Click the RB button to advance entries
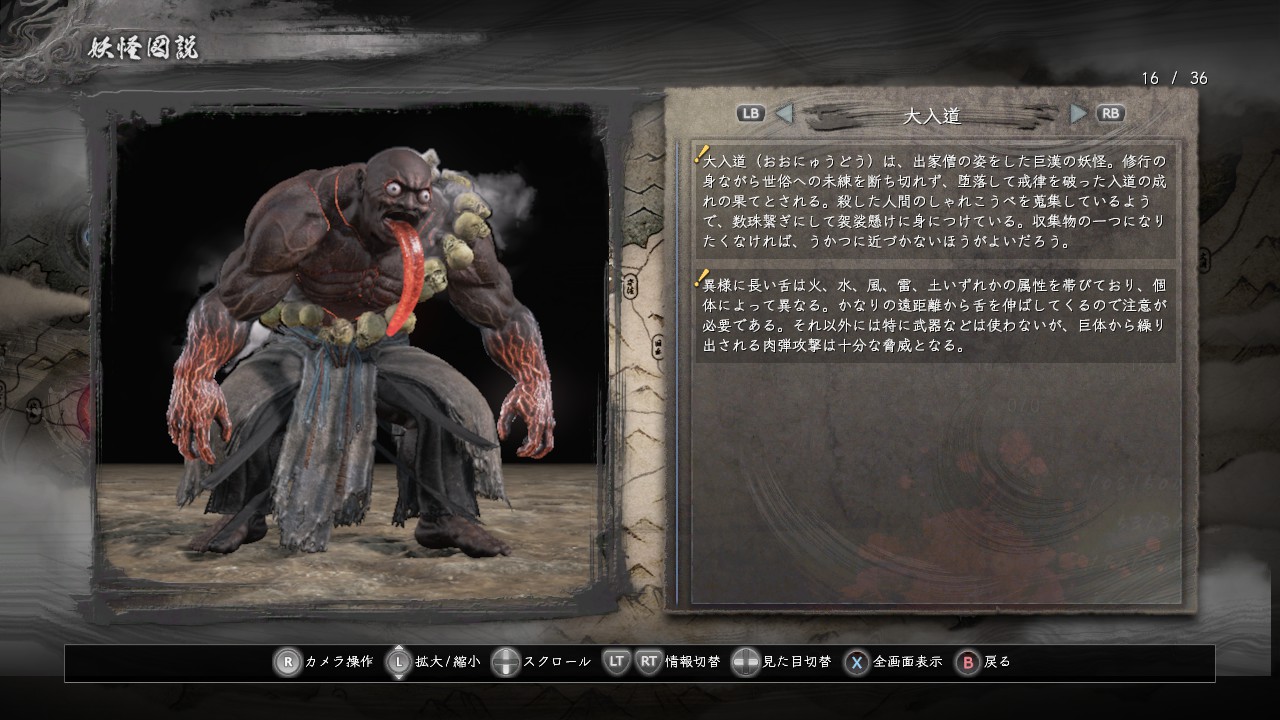The width and height of the screenshot is (1280, 720). (x=1110, y=113)
